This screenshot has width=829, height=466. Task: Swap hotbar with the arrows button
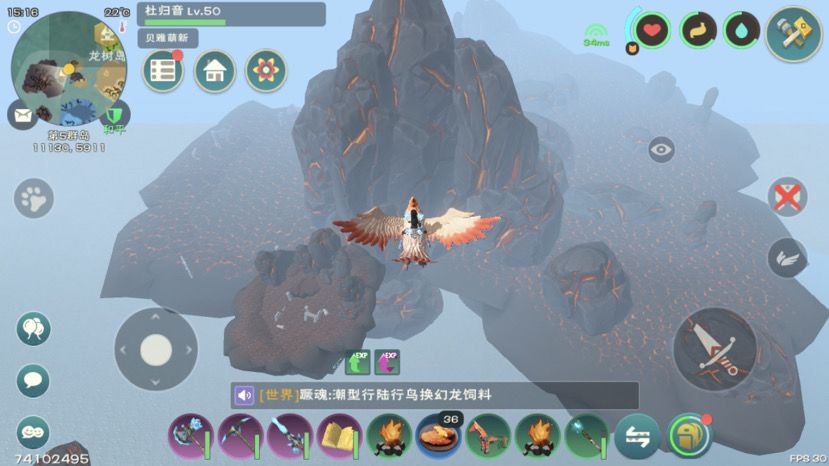(637, 436)
